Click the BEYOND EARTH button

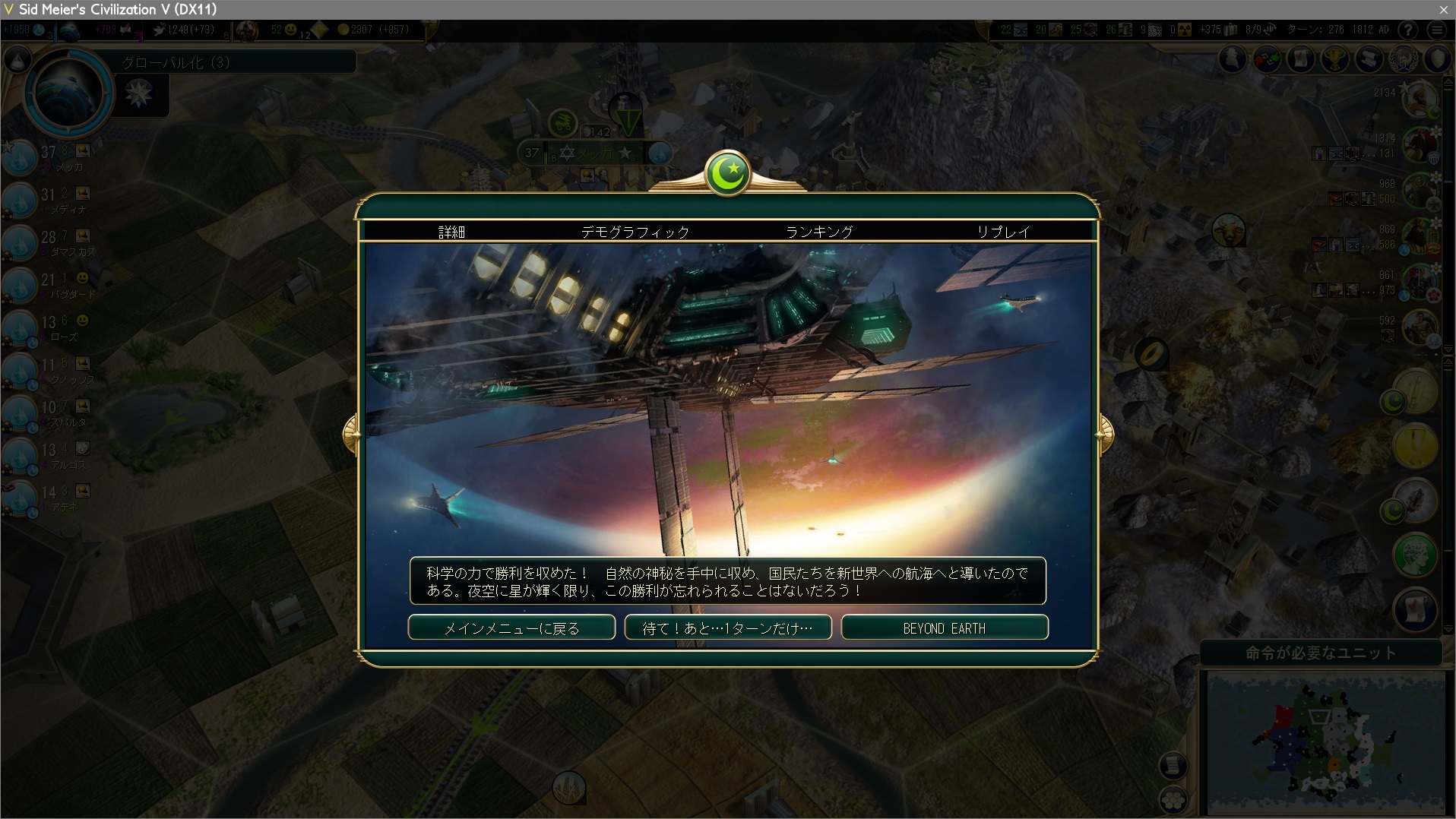pyautogui.click(x=945, y=628)
